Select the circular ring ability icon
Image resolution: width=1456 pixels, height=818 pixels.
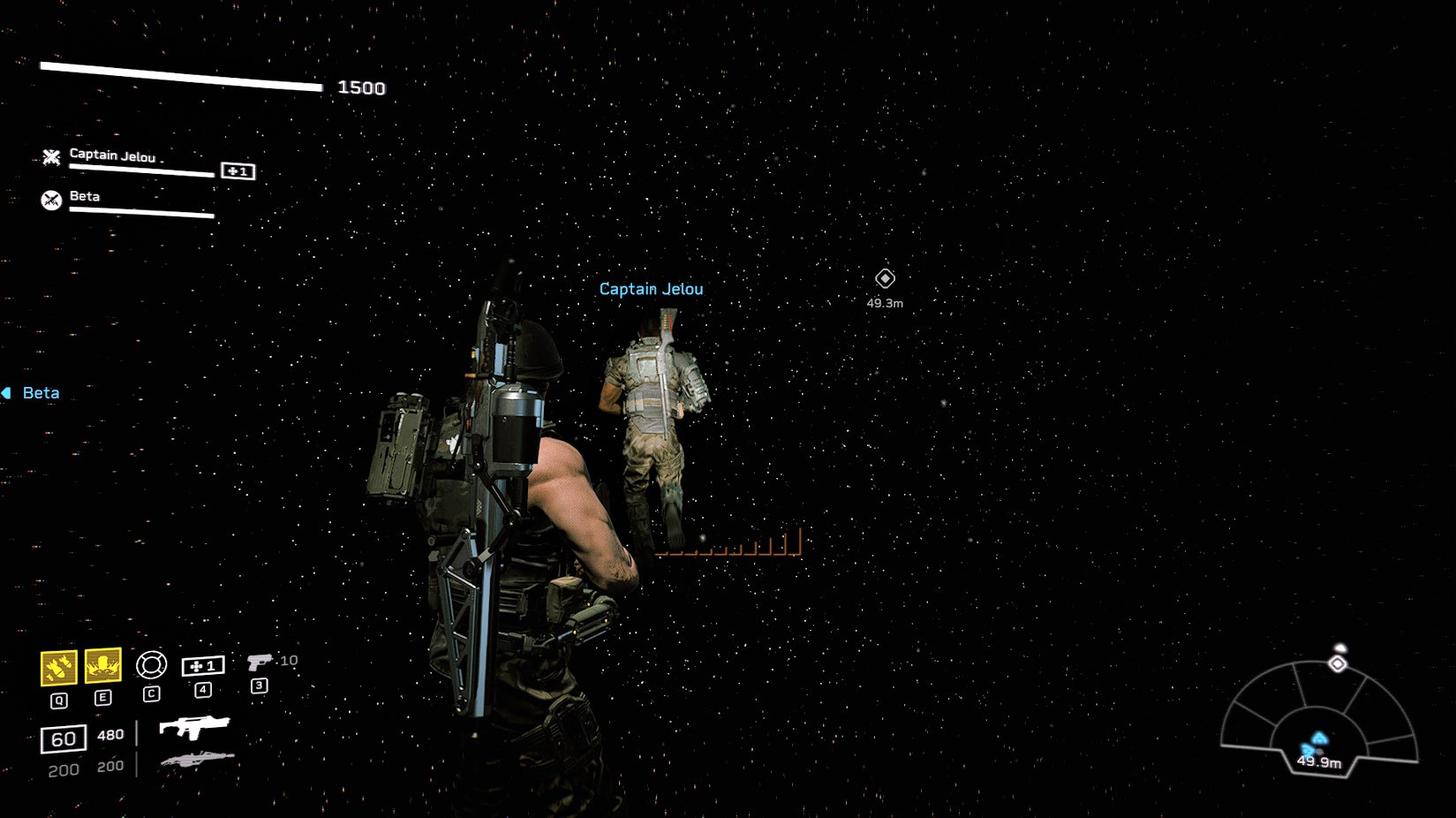(151, 664)
